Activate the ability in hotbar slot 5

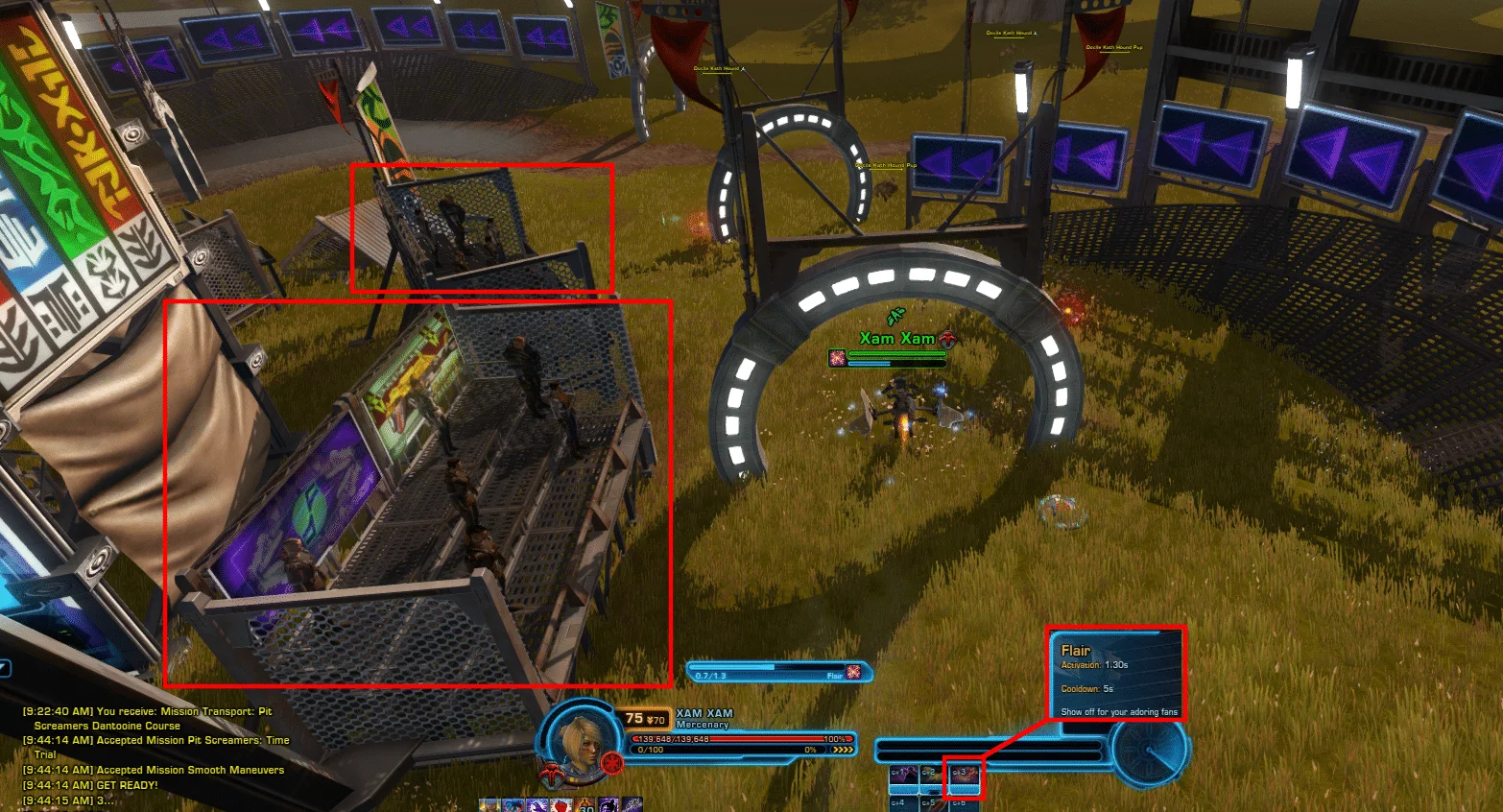[x=932, y=804]
